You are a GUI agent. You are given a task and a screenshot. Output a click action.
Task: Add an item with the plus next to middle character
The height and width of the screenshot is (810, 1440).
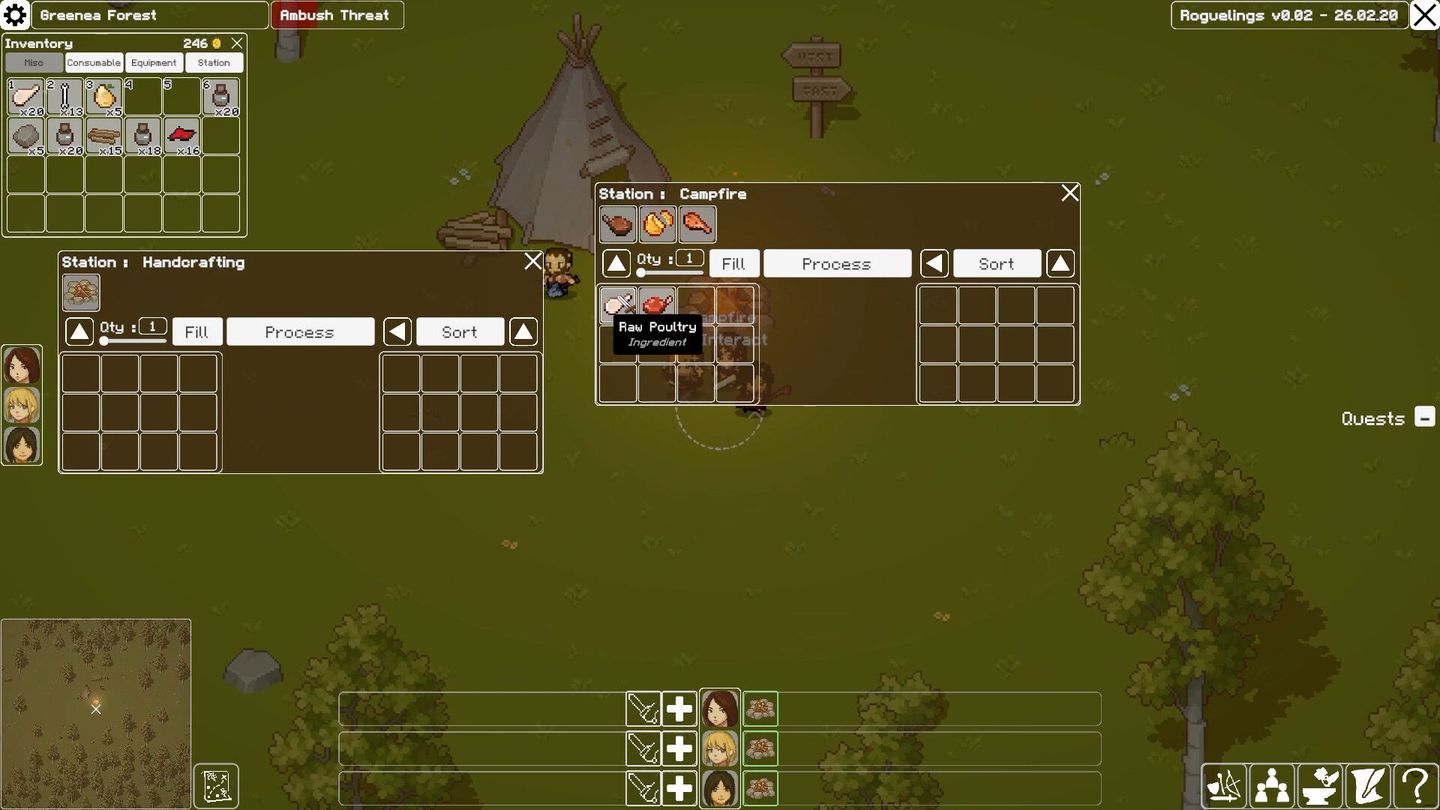point(679,748)
